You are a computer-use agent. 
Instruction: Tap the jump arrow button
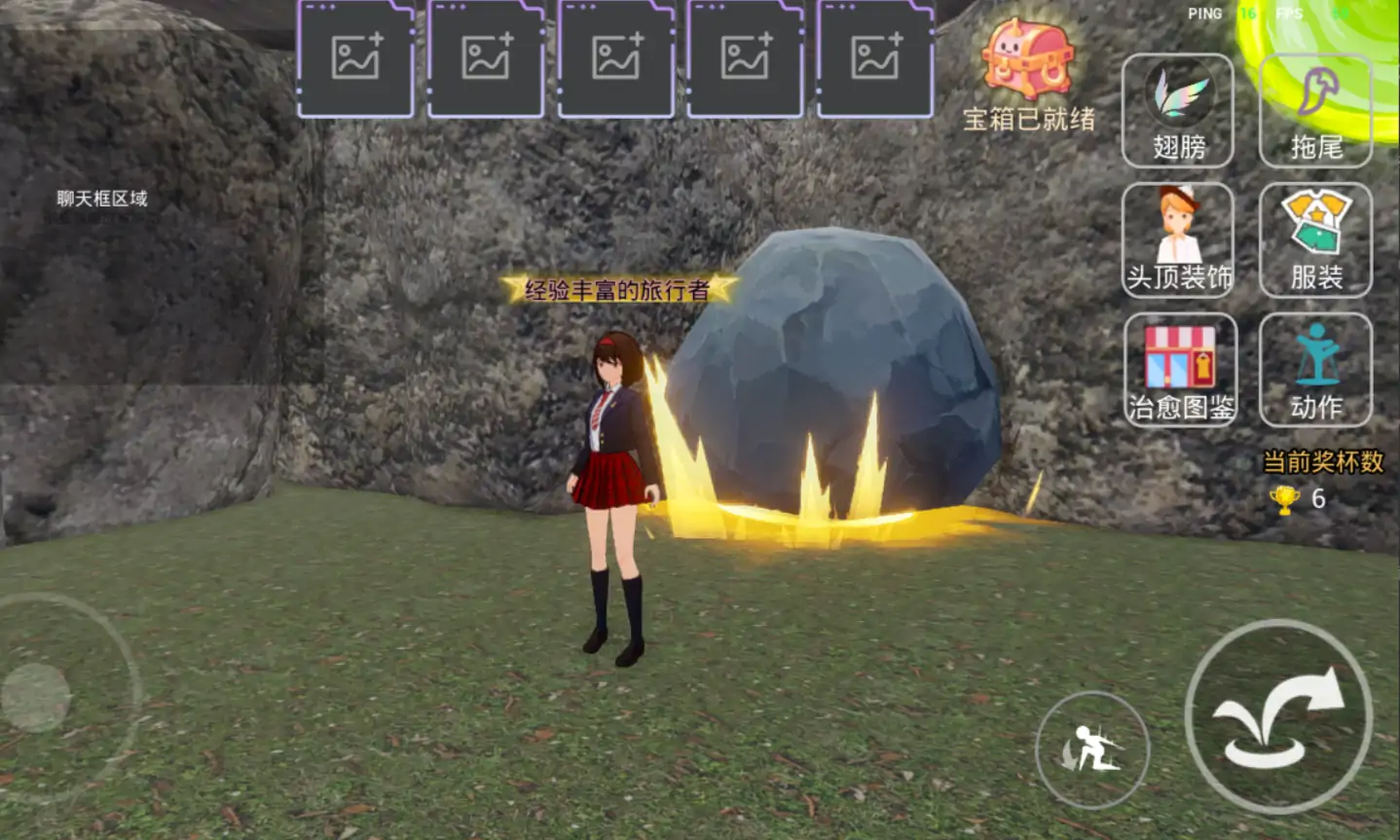coord(1278,717)
